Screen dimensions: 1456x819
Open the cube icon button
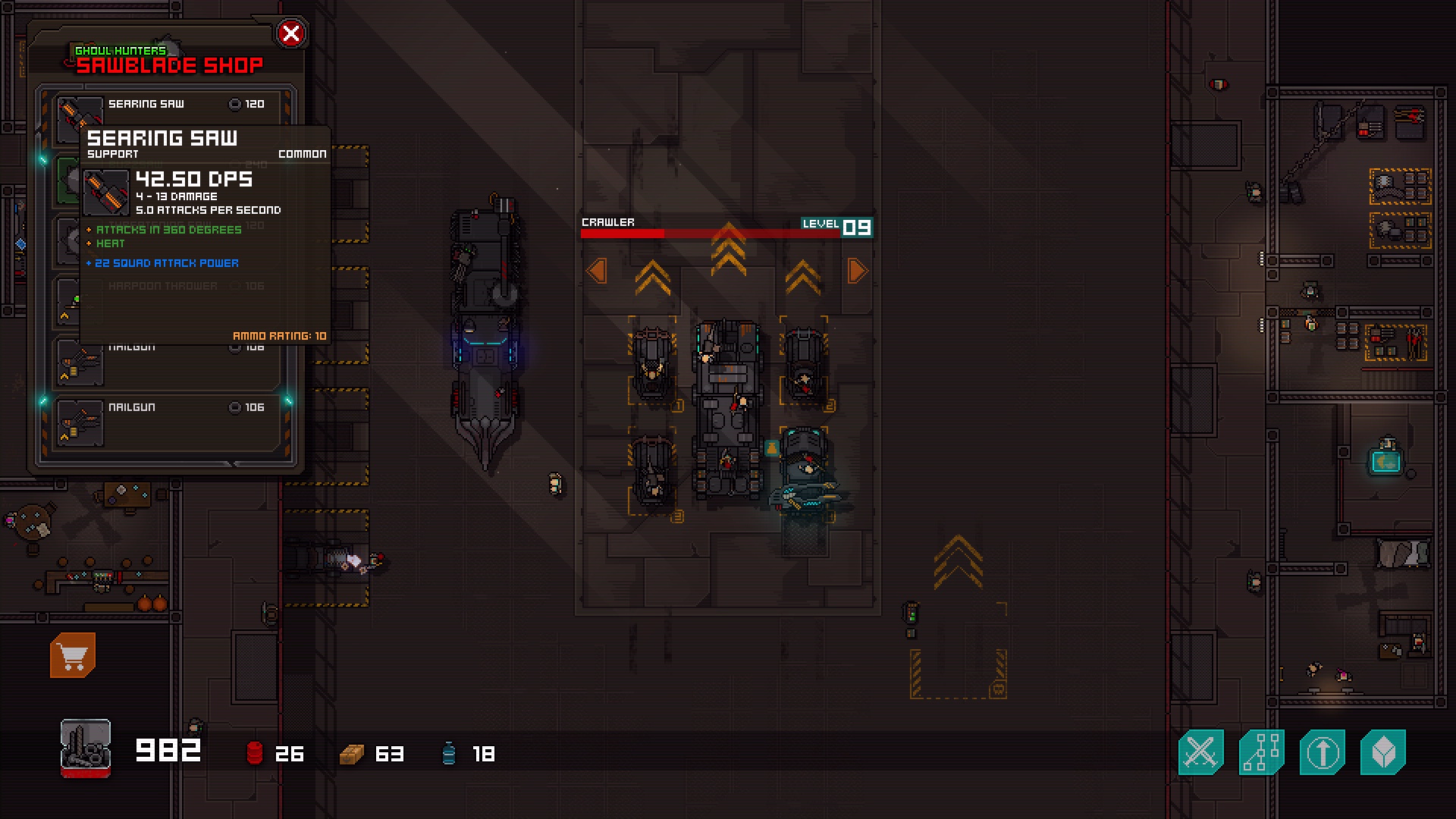[x=1382, y=752]
